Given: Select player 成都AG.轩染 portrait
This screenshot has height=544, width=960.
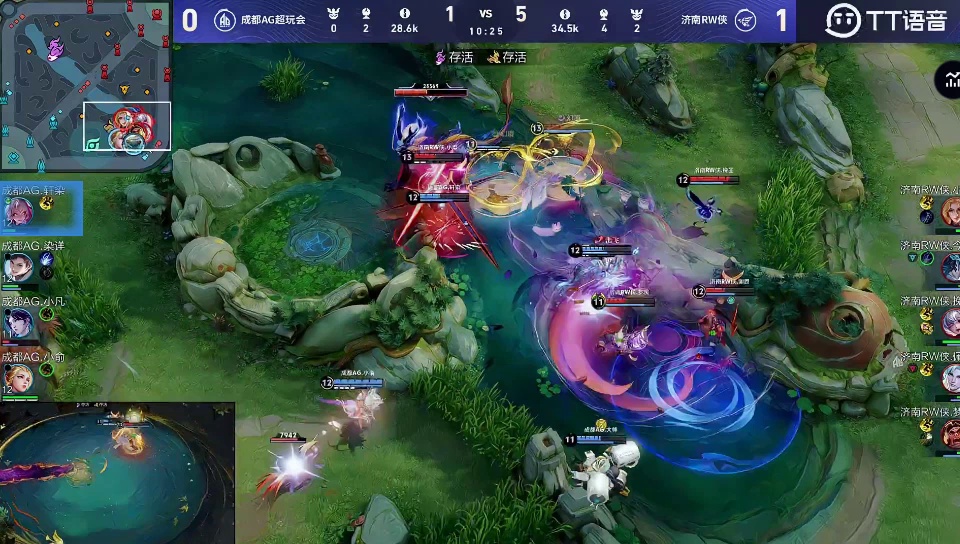Looking at the screenshot, I should [x=20, y=212].
